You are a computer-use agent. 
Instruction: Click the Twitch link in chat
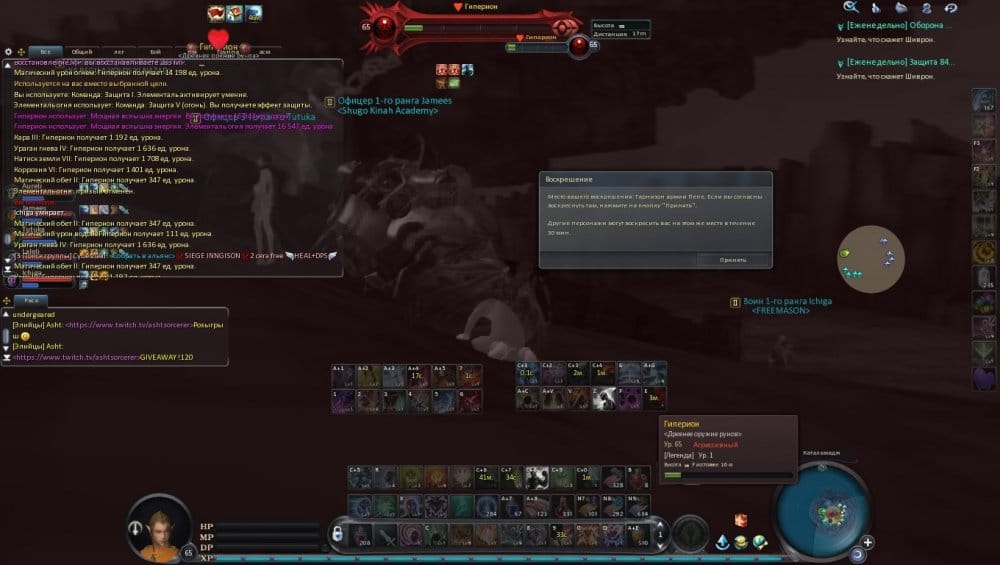coord(128,325)
